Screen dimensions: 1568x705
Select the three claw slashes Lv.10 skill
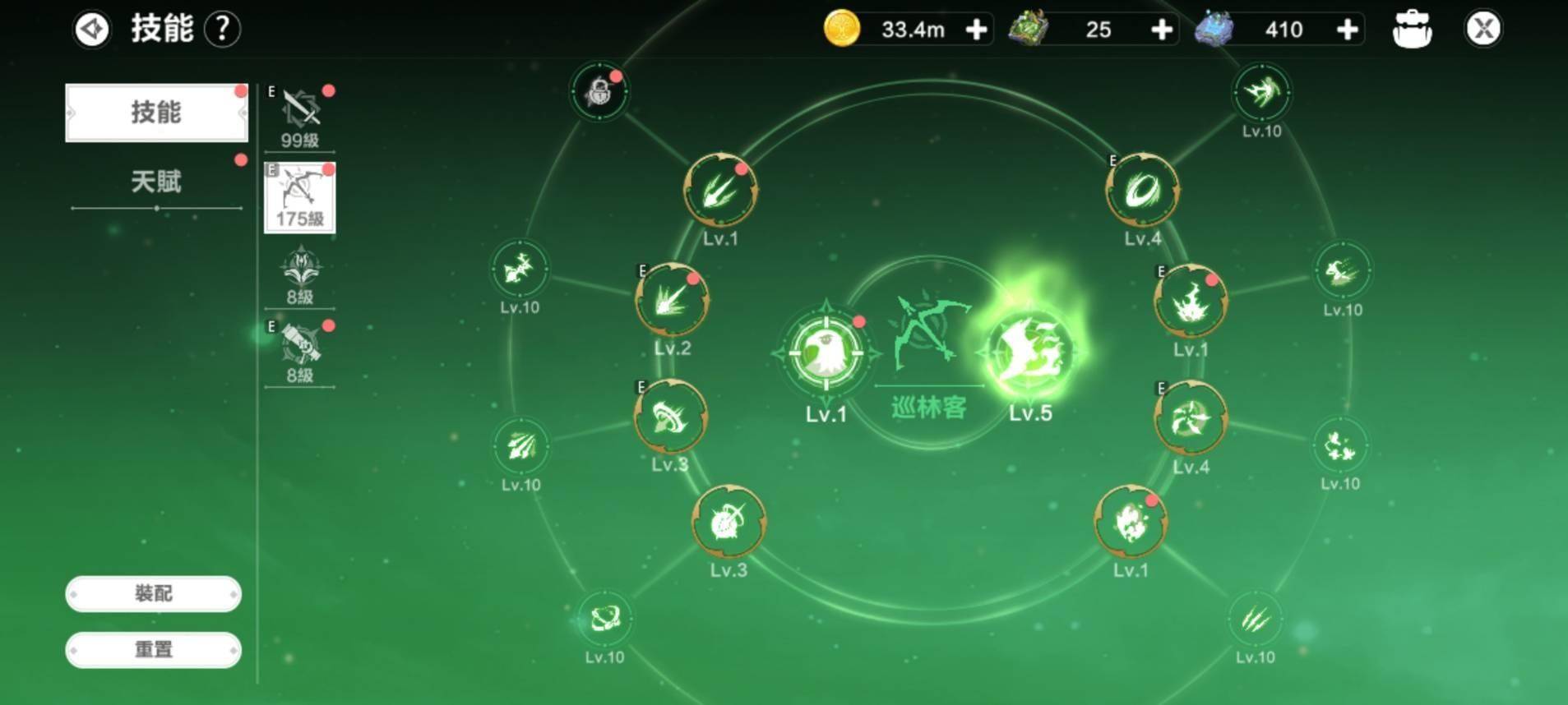tap(1255, 619)
